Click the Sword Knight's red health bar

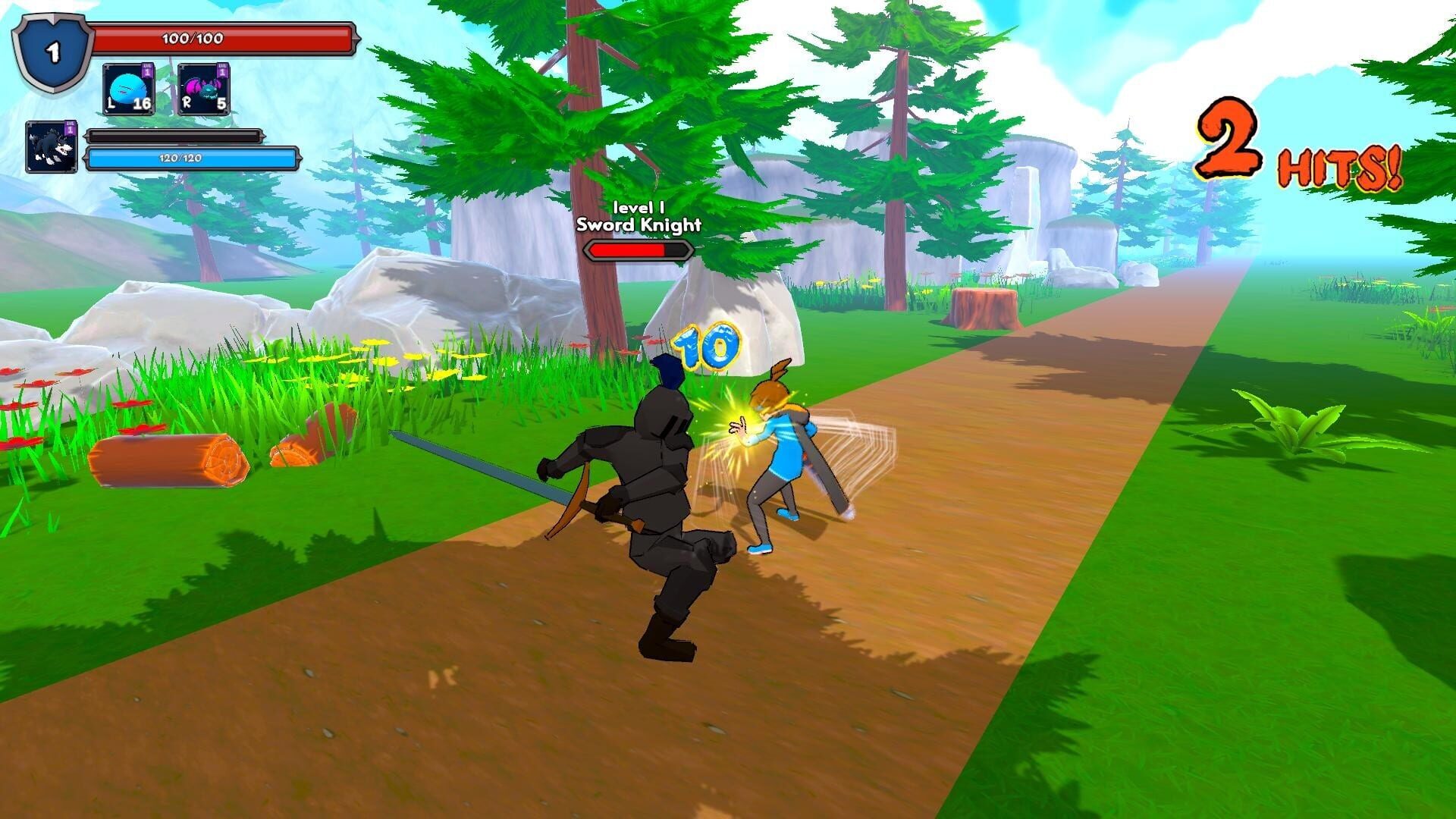point(639,249)
